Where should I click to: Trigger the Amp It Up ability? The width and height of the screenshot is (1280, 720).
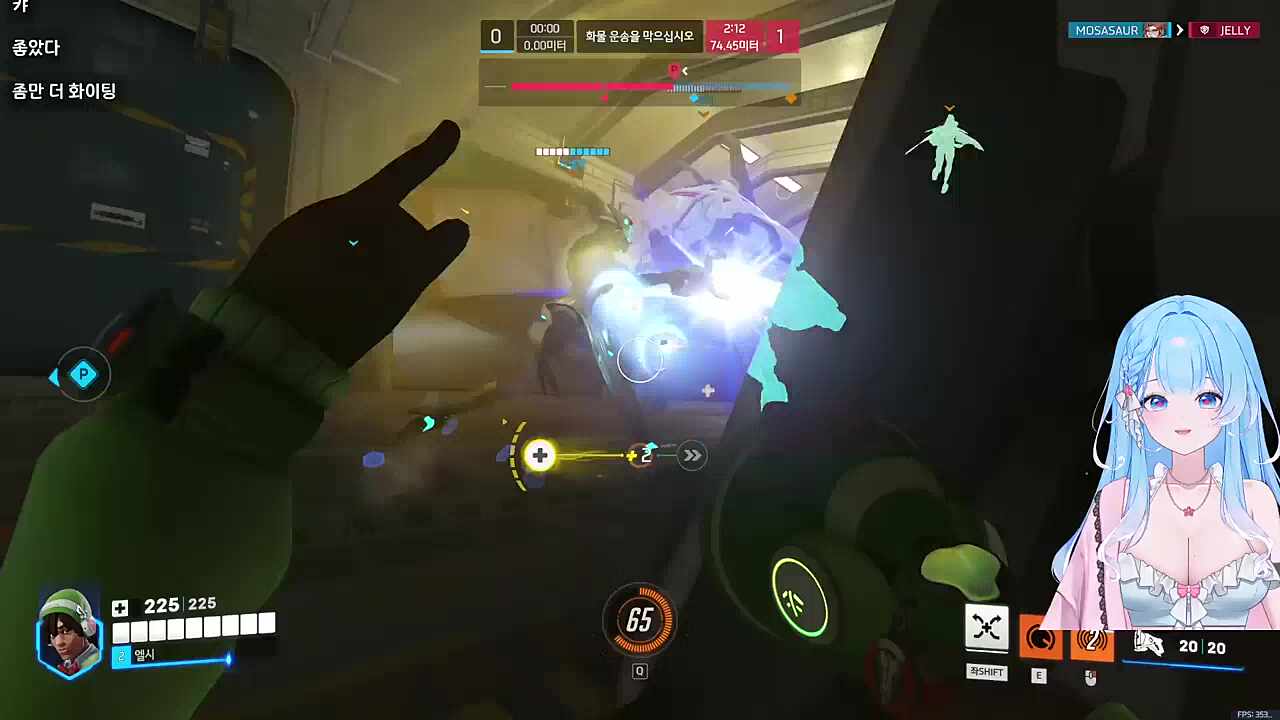point(1040,639)
